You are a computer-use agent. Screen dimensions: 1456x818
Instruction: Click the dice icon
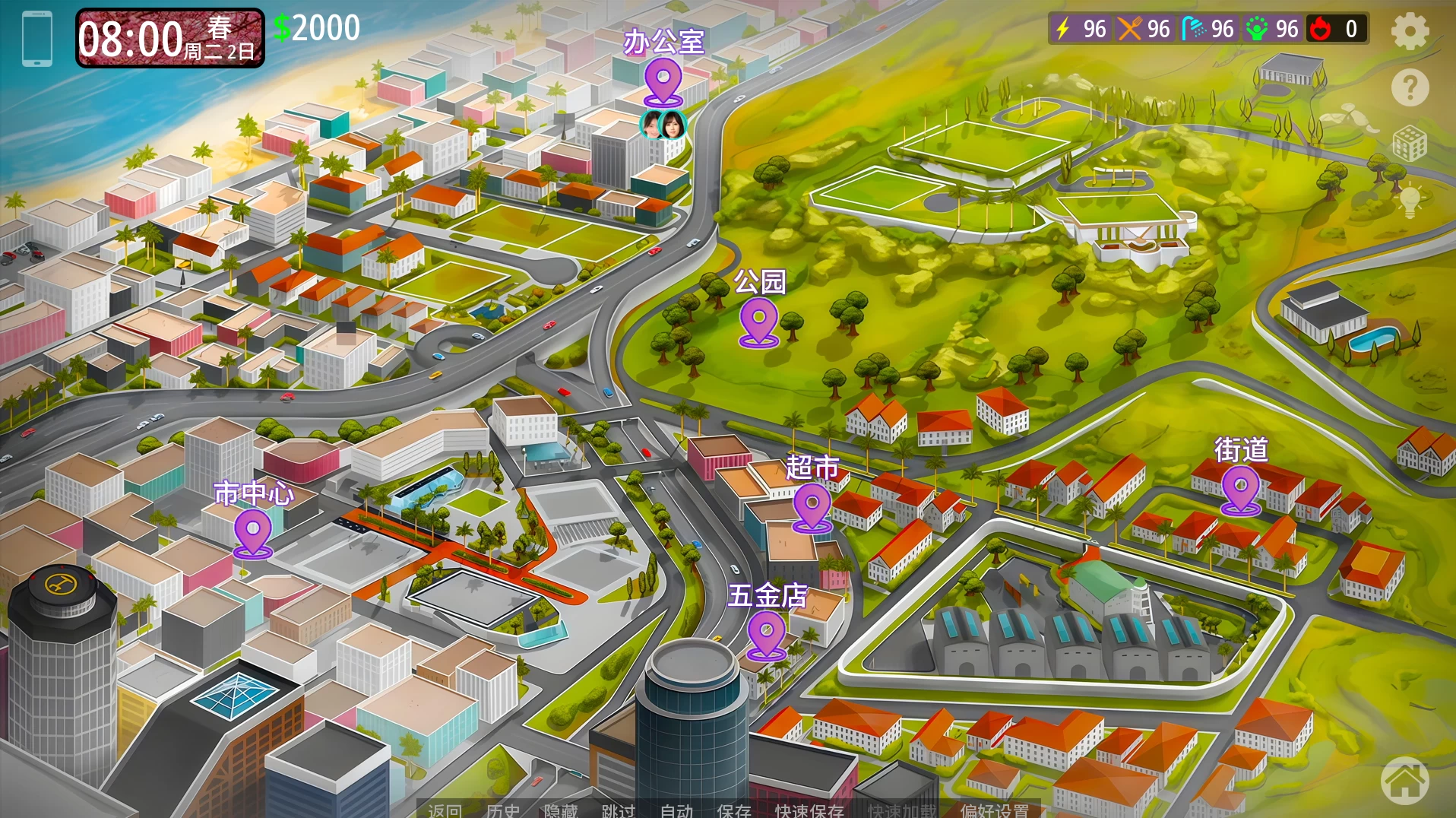(x=1410, y=144)
